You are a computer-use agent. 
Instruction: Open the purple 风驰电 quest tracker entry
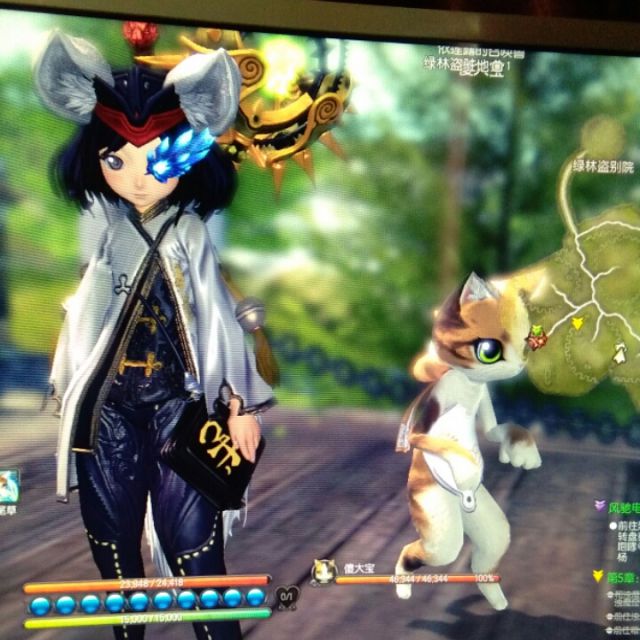click(x=620, y=508)
